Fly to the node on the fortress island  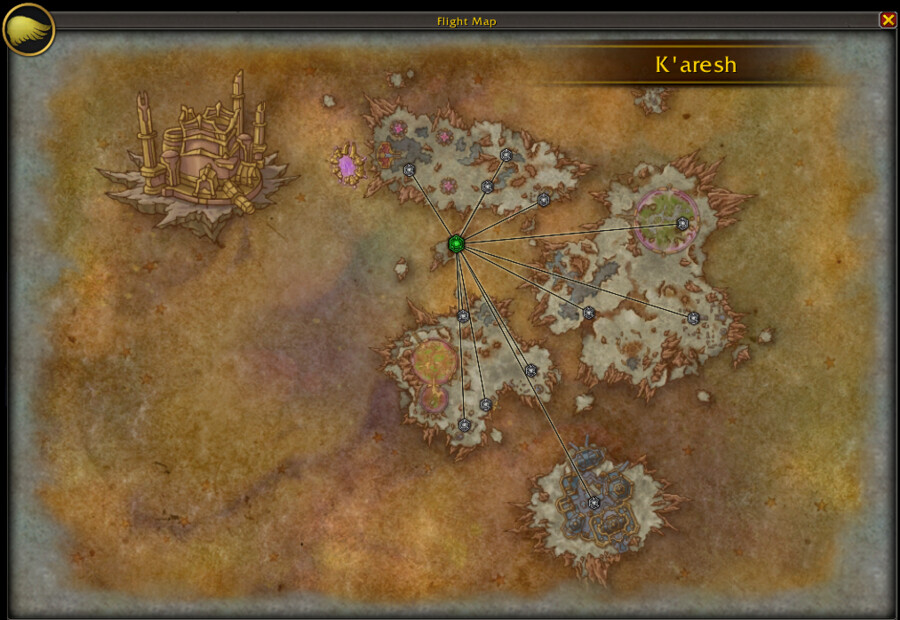[594, 503]
